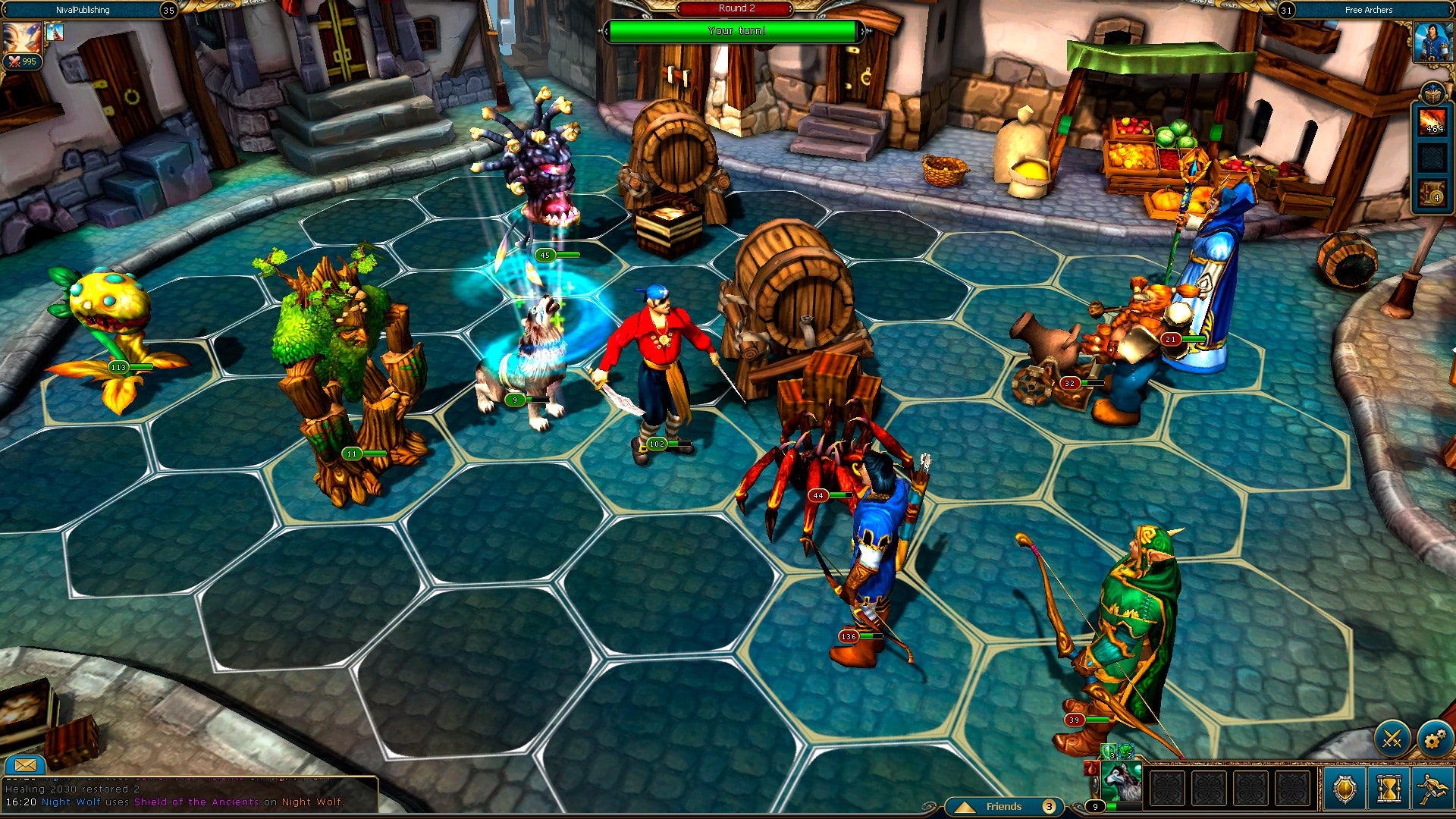
Task: Toggle the crossed swords auto-battle button
Action: click(1392, 738)
